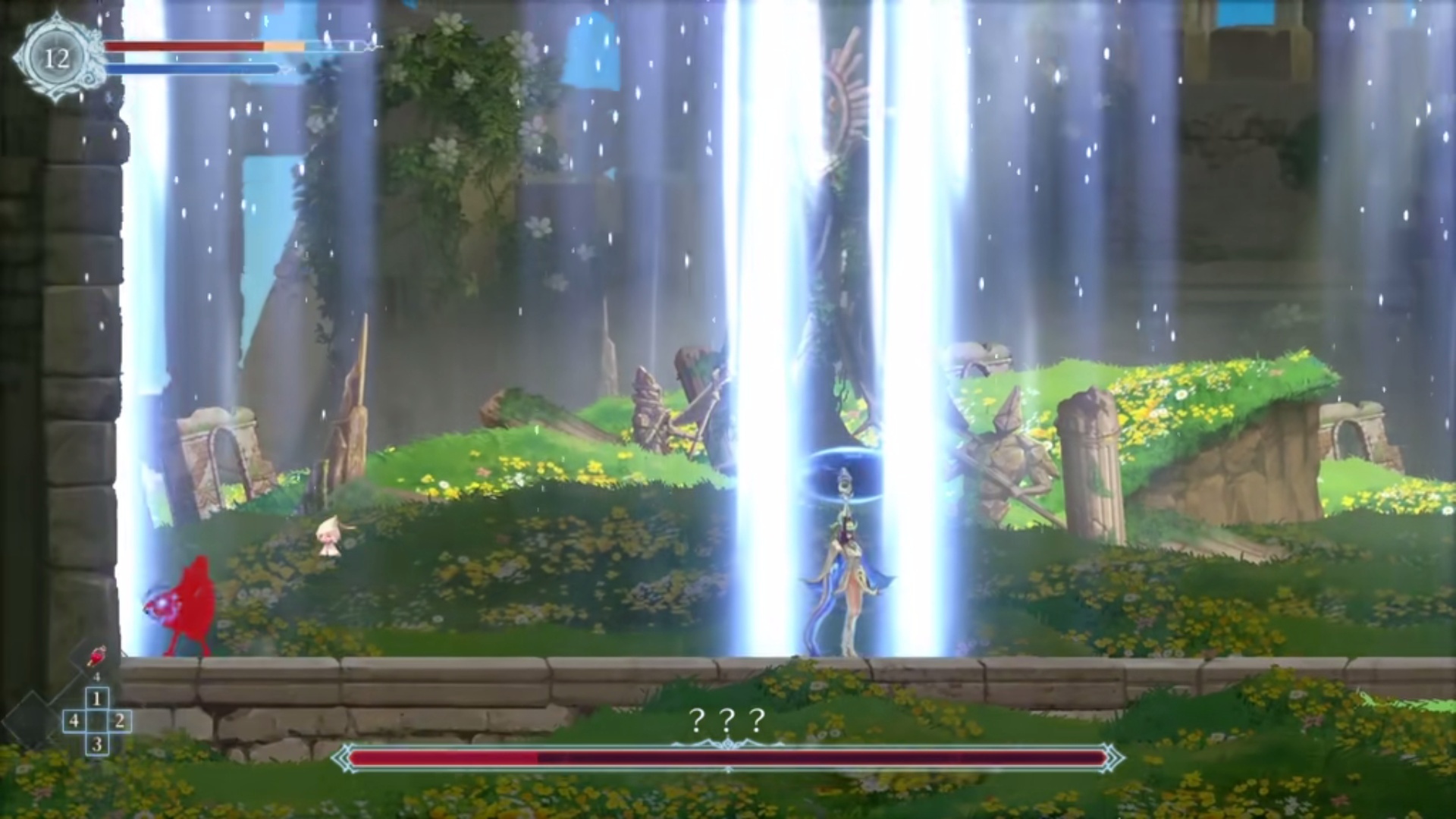Click the decorative end cap of the health bar
Viewport: 1456px width, 819px height.
tap(369, 45)
